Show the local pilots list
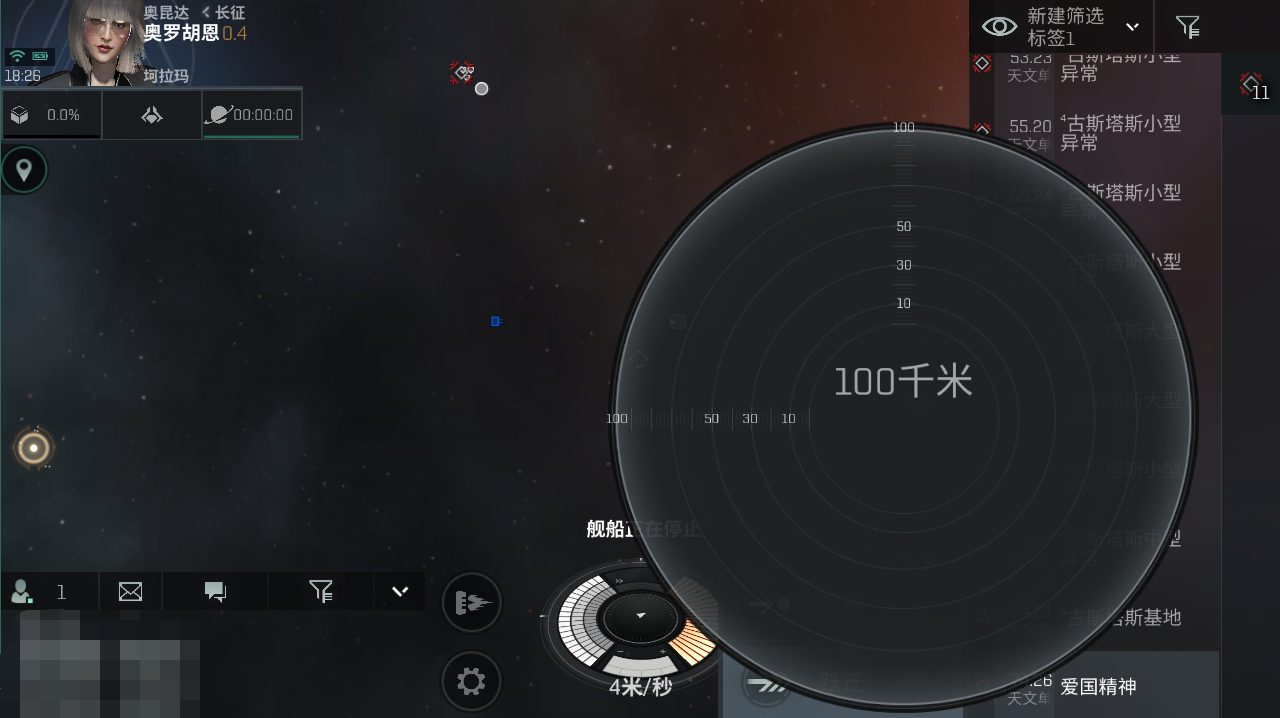 click(40, 592)
